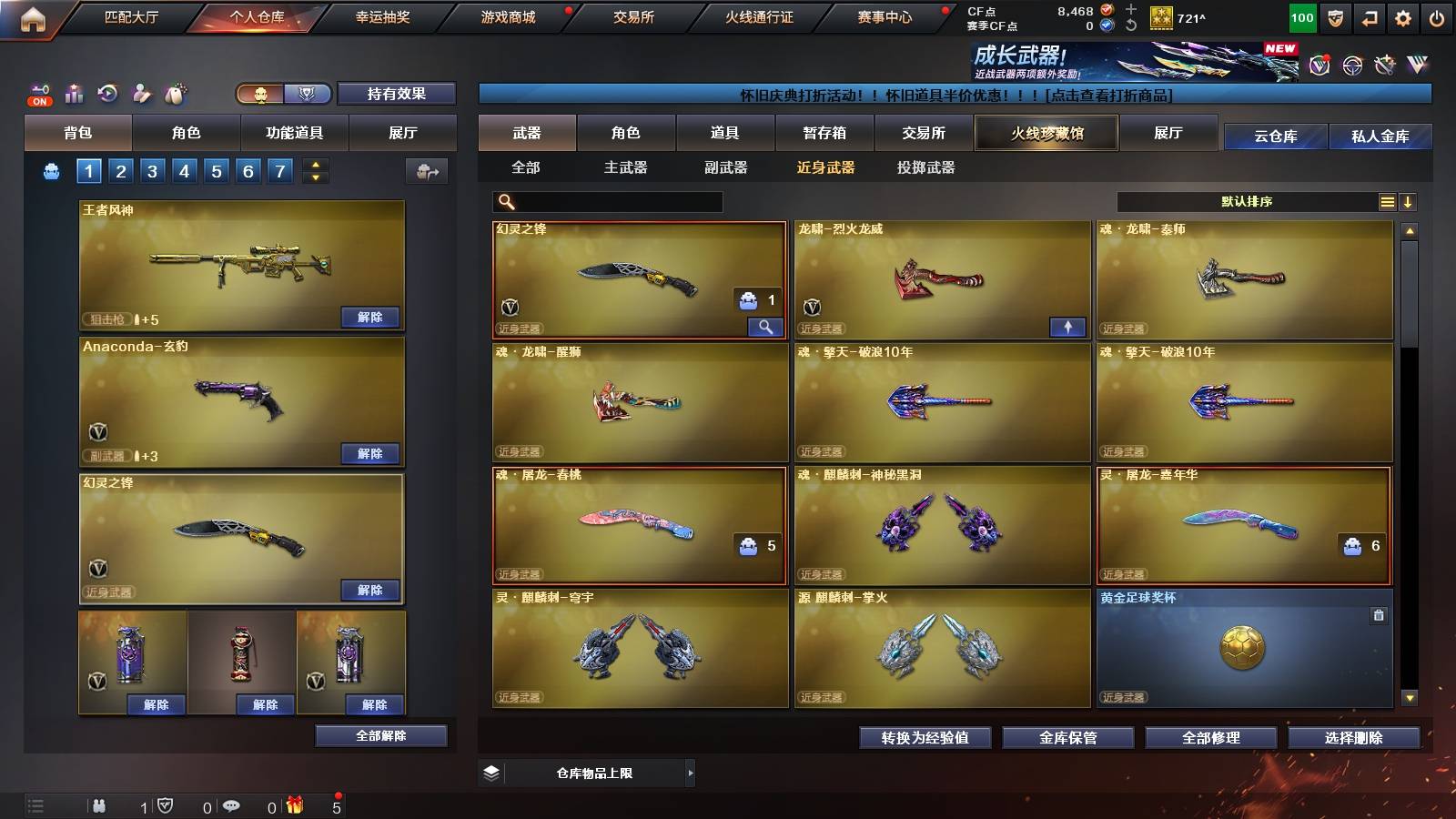The height and width of the screenshot is (819, 1456).
Task: Click the 全部修理 button
Action: click(1212, 738)
